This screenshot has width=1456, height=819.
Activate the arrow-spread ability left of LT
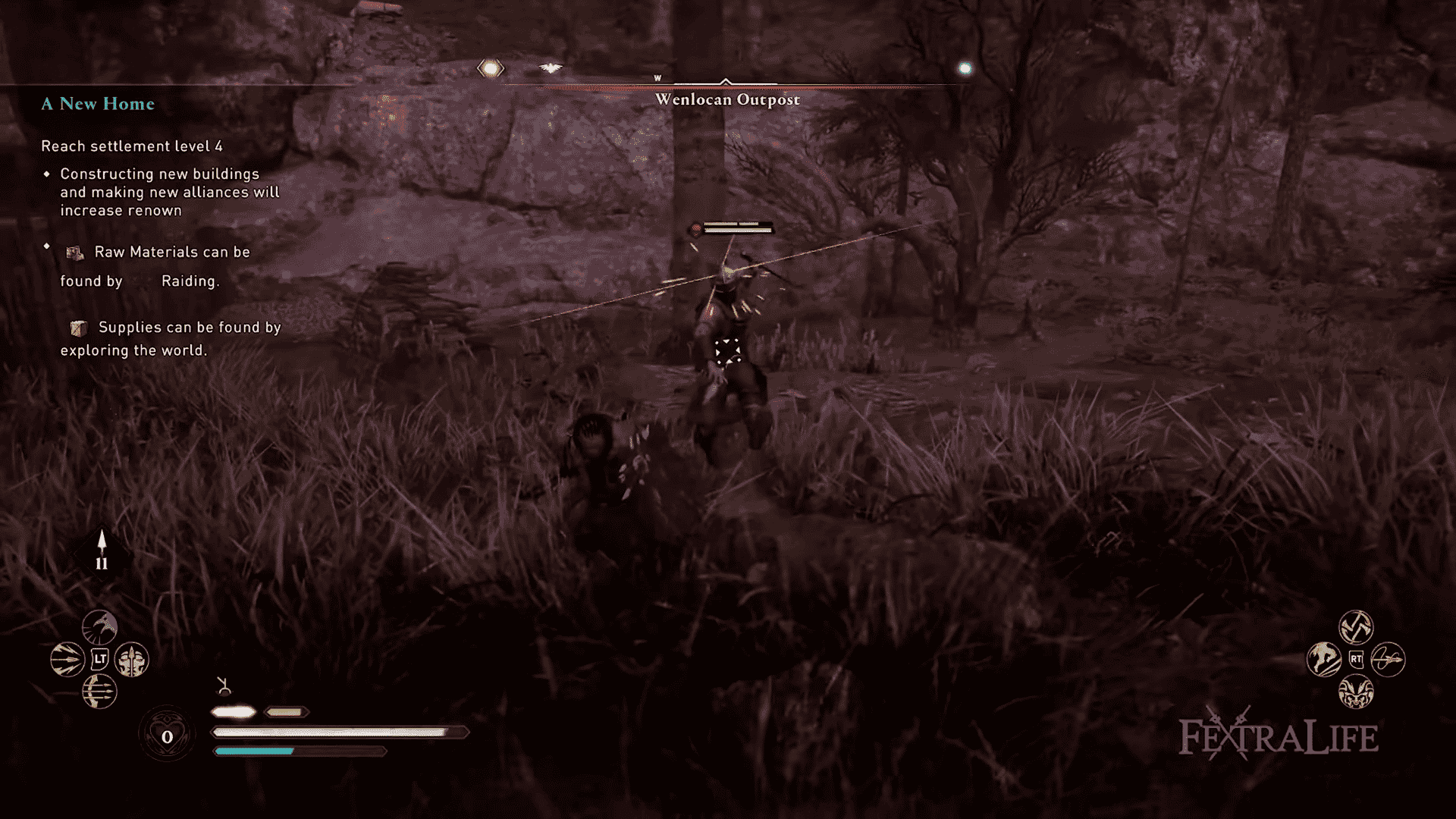tap(67, 659)
